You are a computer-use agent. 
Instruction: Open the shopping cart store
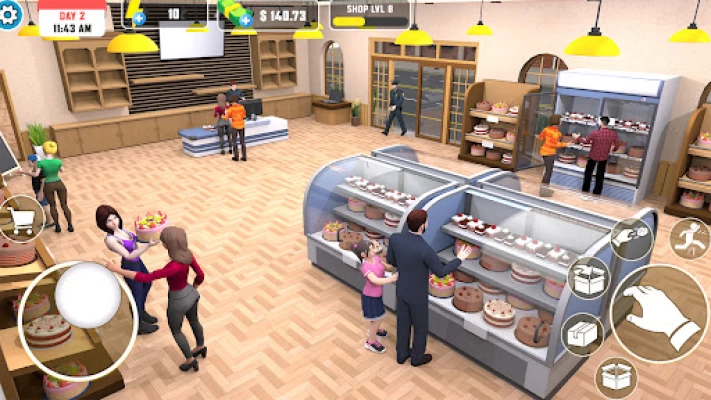click(21, 218)
